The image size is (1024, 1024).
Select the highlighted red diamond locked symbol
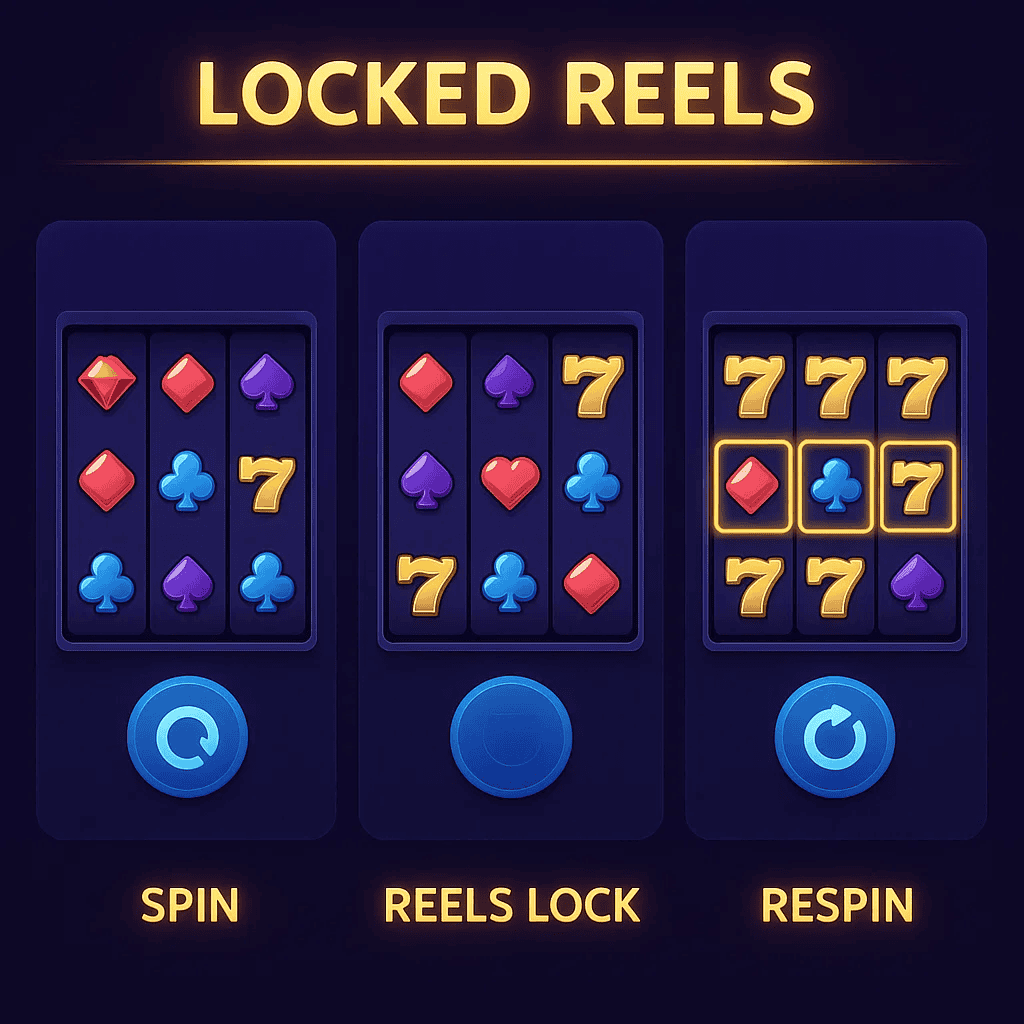tap(754, 485)
